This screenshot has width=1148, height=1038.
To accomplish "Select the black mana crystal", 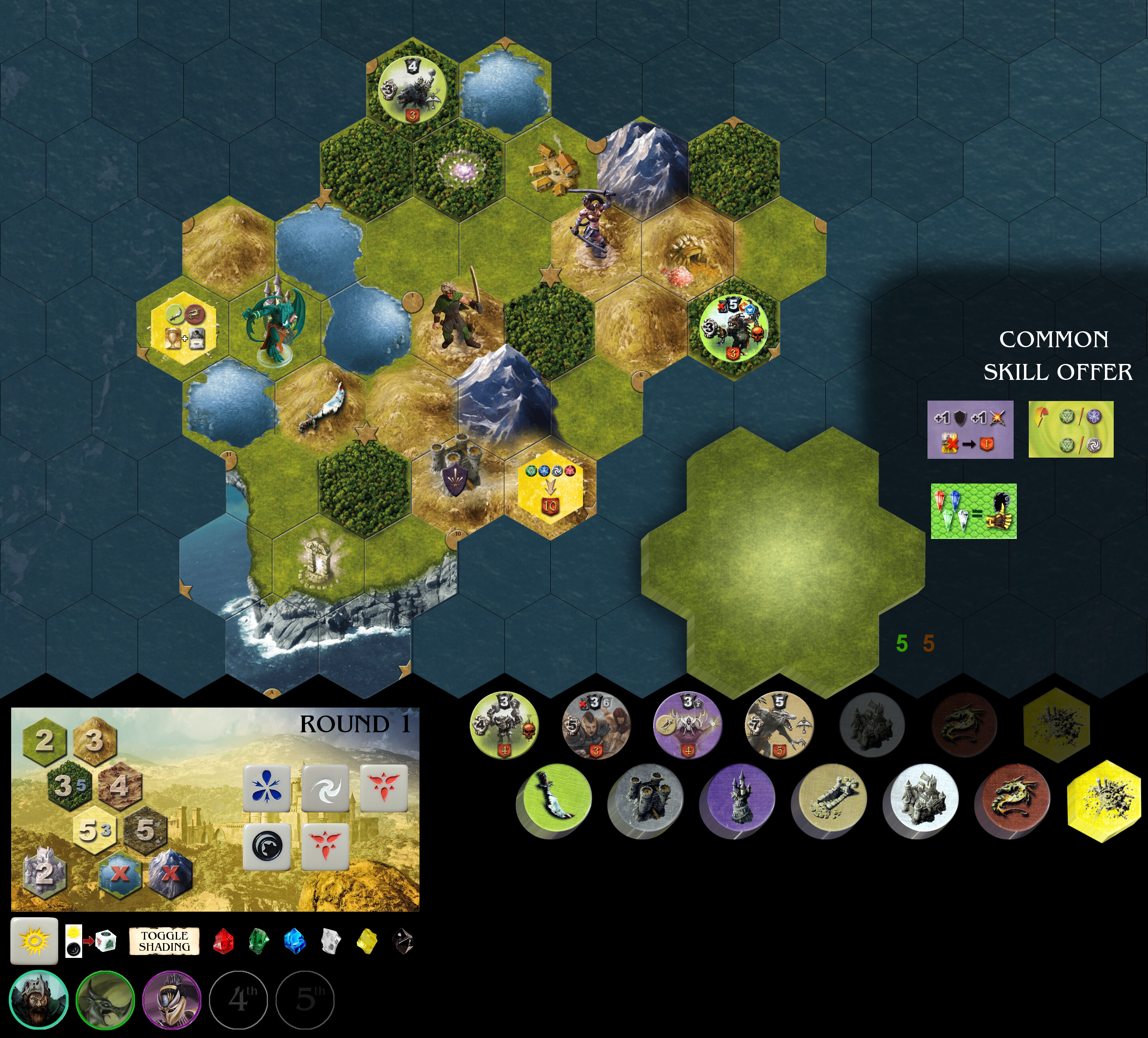I will [x=403, y=941].
